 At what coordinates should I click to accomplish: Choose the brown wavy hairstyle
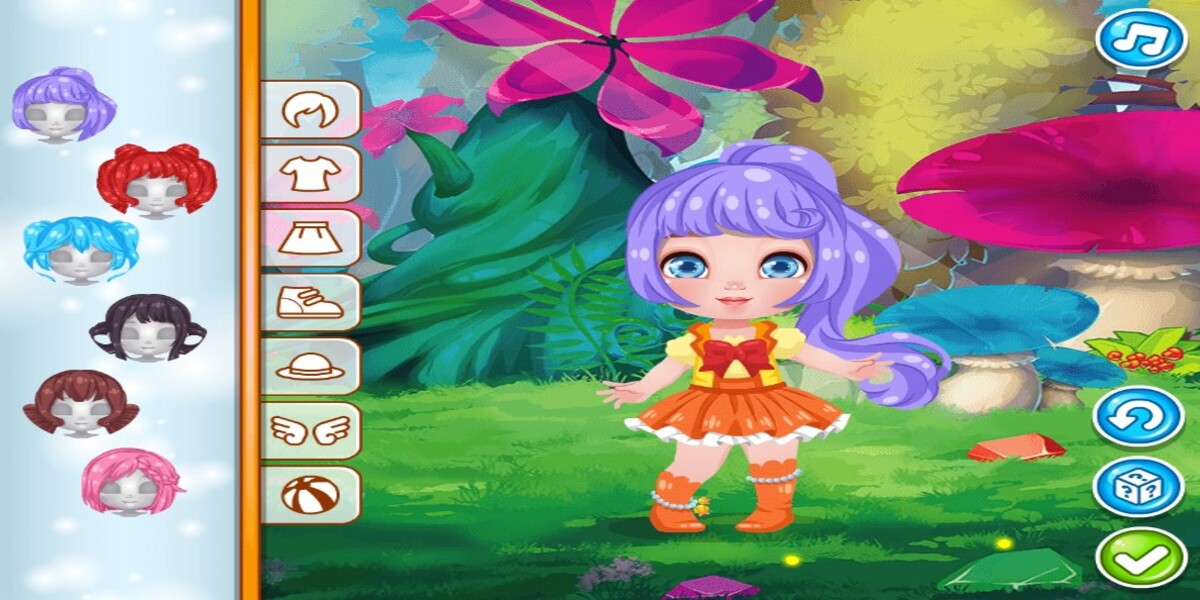click(80, 402)
